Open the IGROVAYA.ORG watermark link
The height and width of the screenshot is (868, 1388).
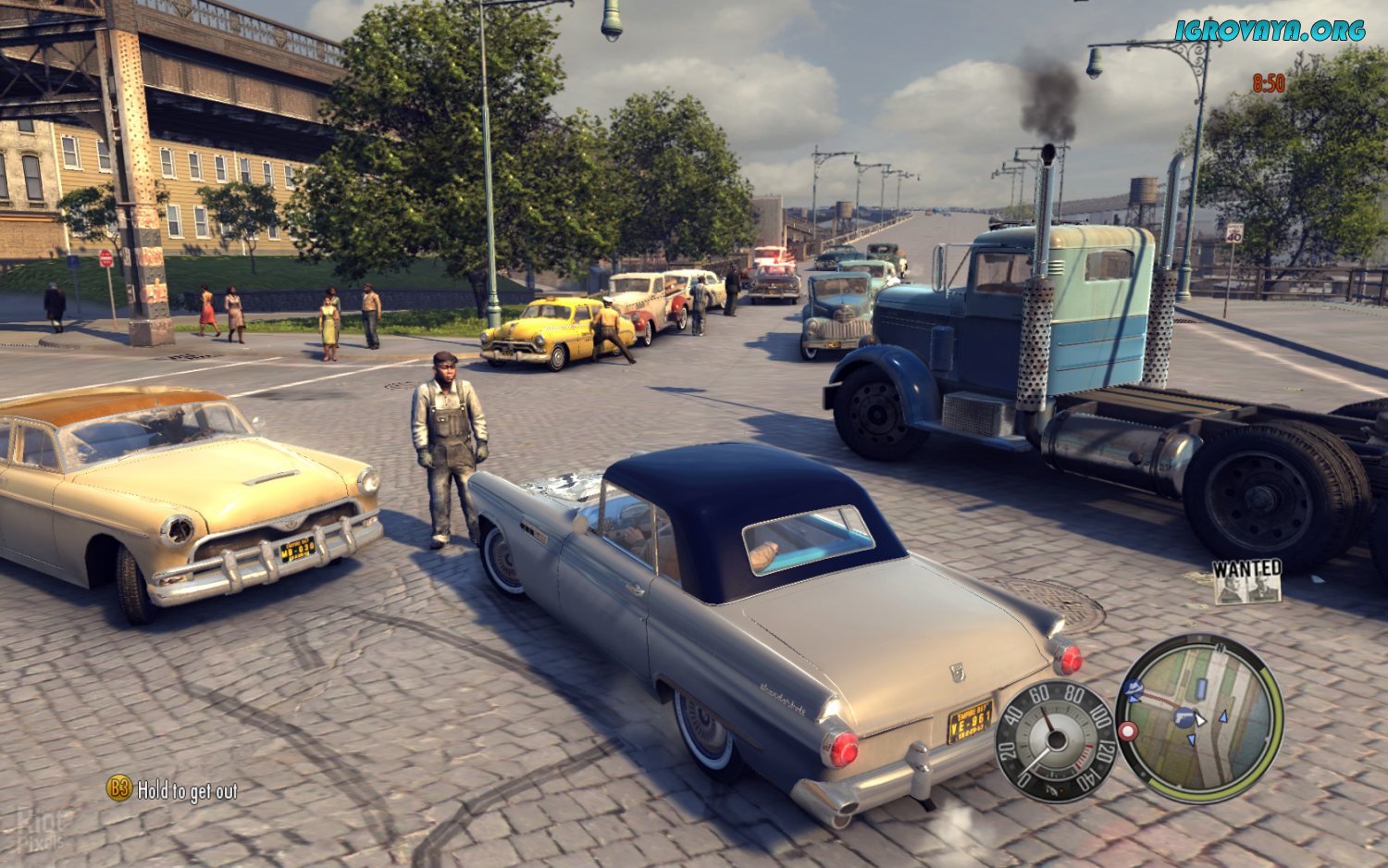(1270, 31)
